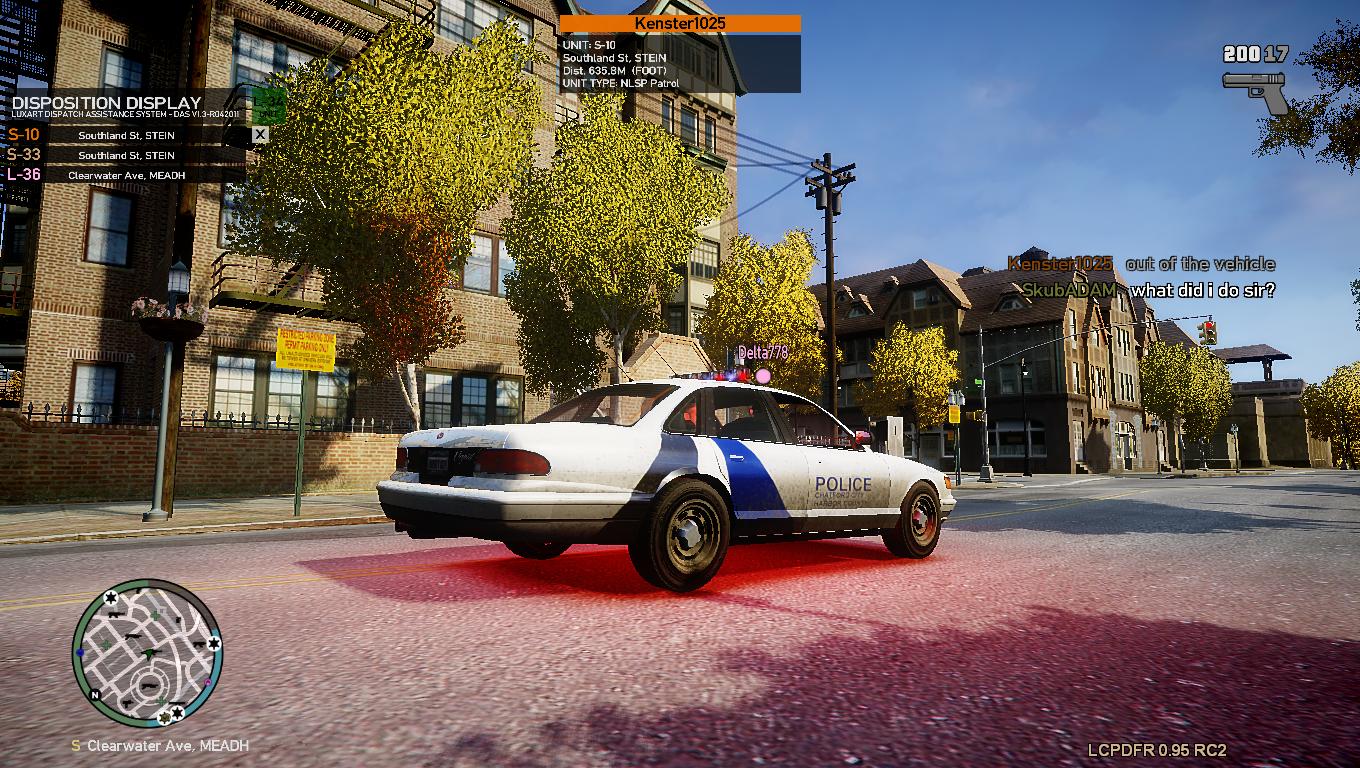Select the pistol weapon icon
Image resolution: width=1360 pixels, height=768 pixels.
click(1255, 91)
